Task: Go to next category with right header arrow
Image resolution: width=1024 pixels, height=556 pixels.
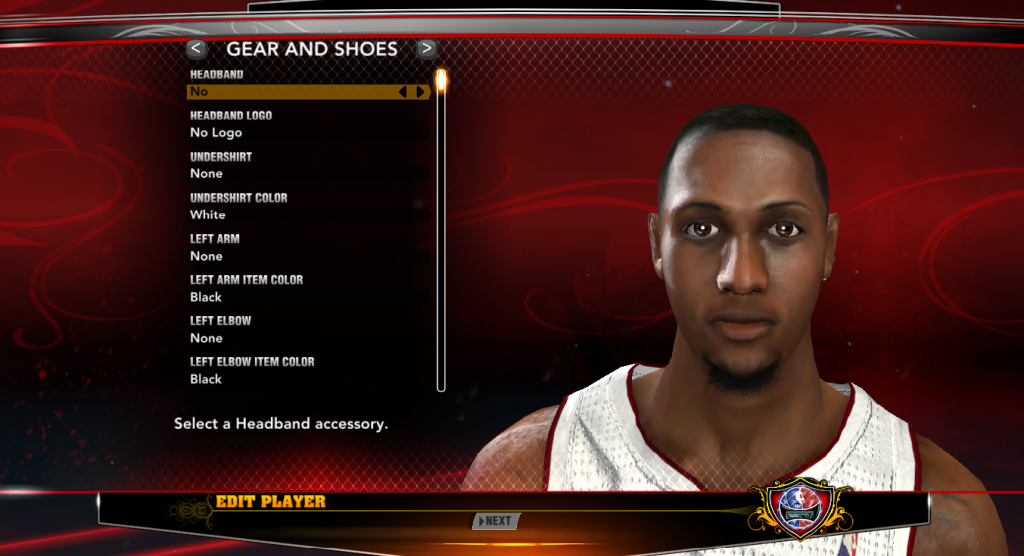Action: (427, 48)
